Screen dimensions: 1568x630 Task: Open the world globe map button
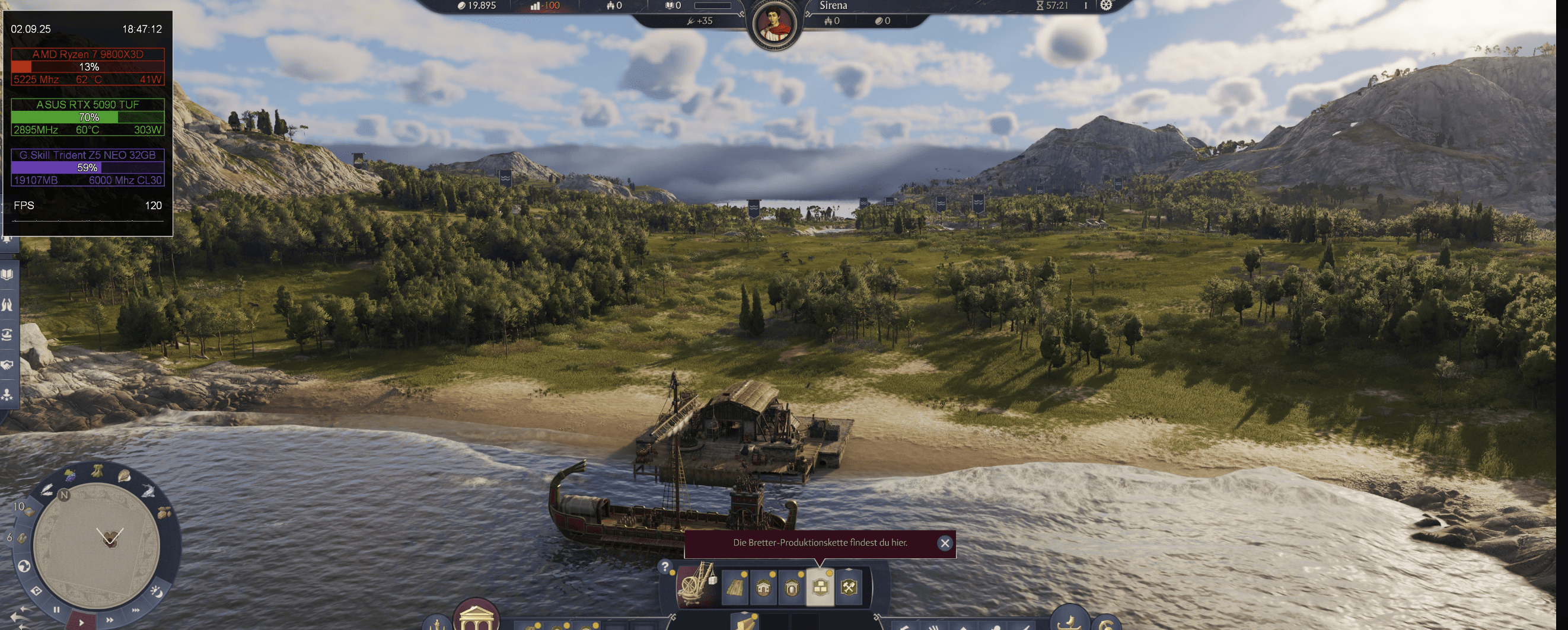click(x=24, y=566)
